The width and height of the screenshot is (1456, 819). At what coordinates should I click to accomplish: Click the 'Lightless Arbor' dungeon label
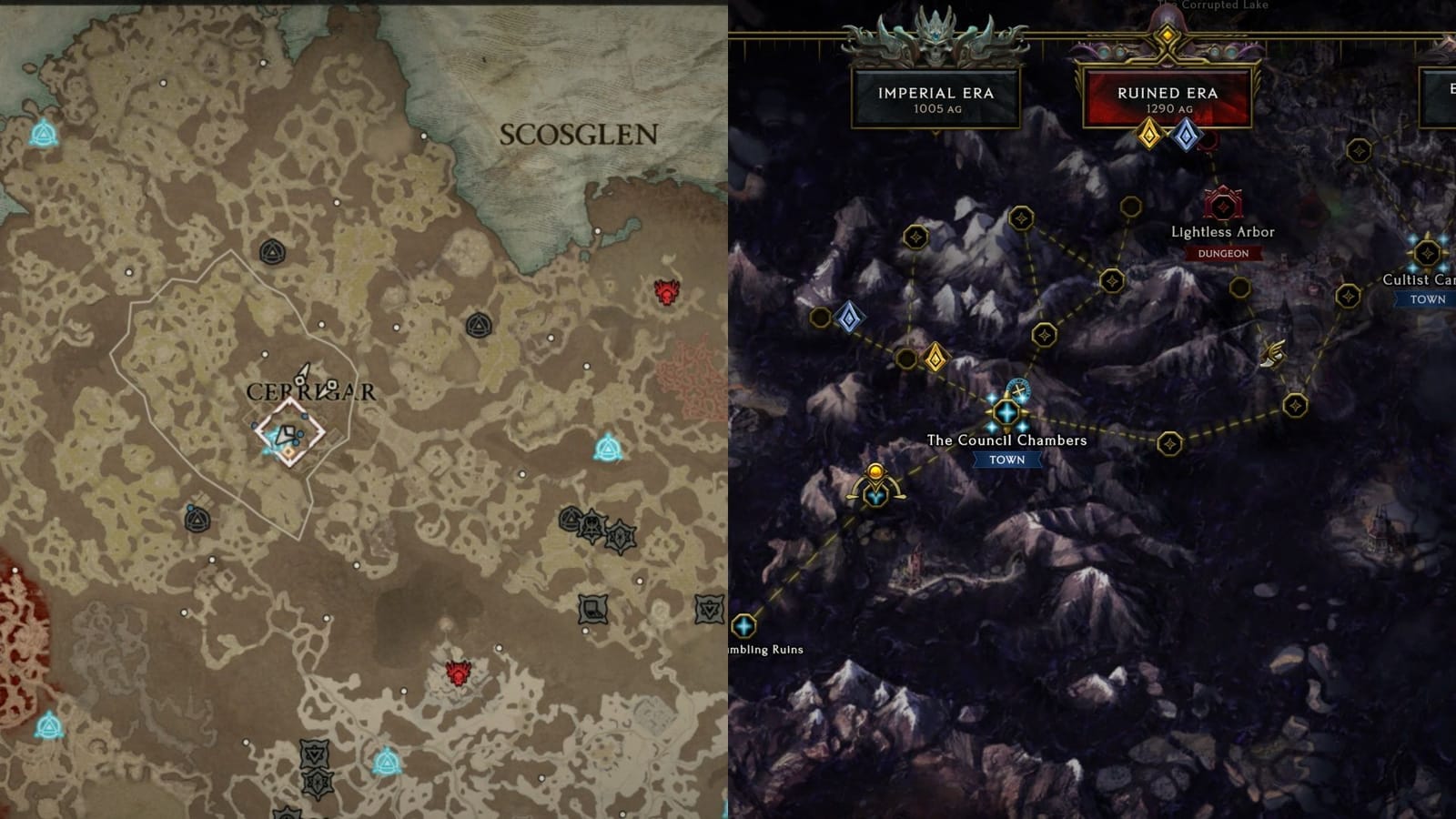coord(1223,233)
